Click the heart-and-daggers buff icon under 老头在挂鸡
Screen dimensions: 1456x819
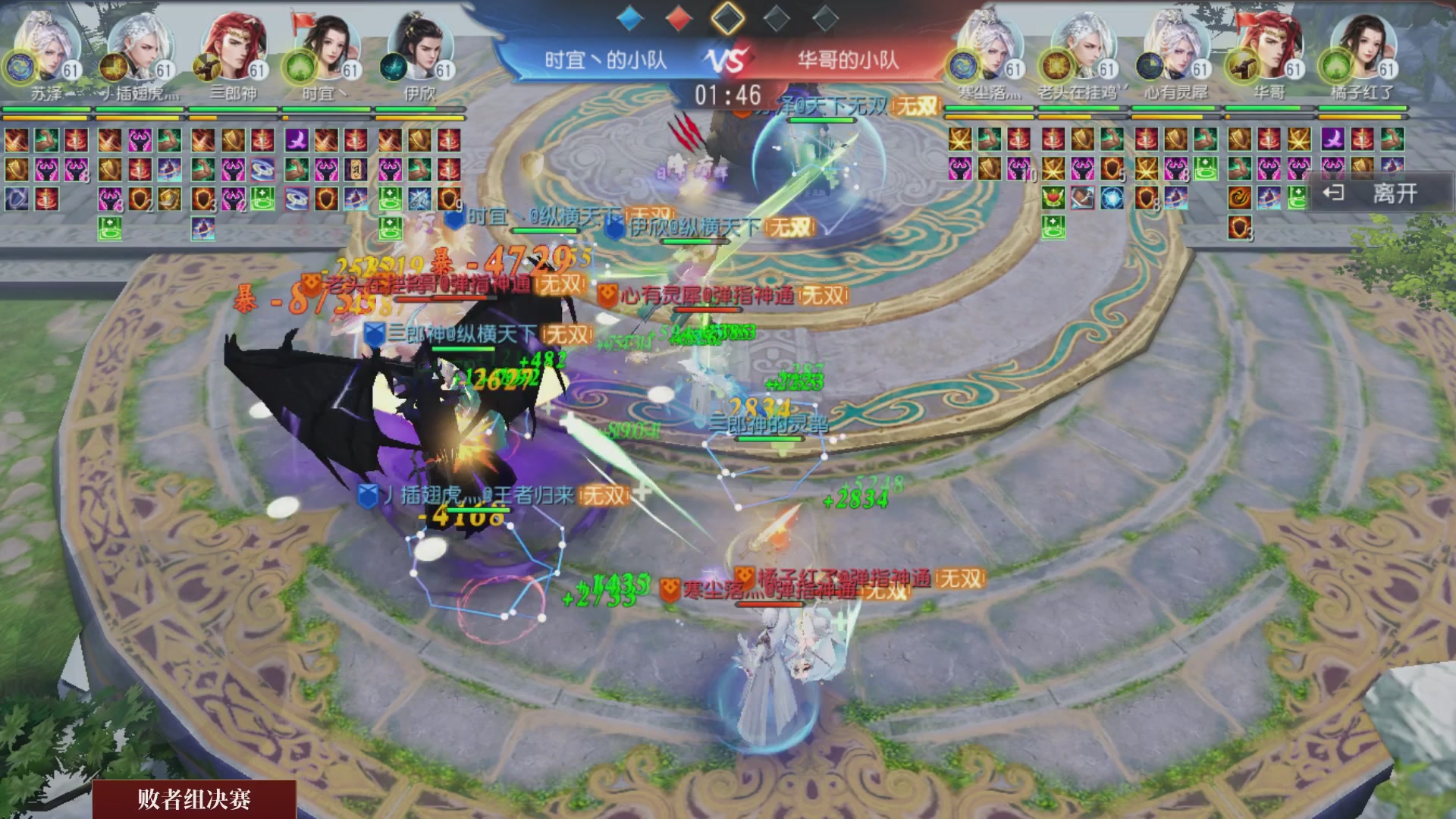tap(1053, 199)
